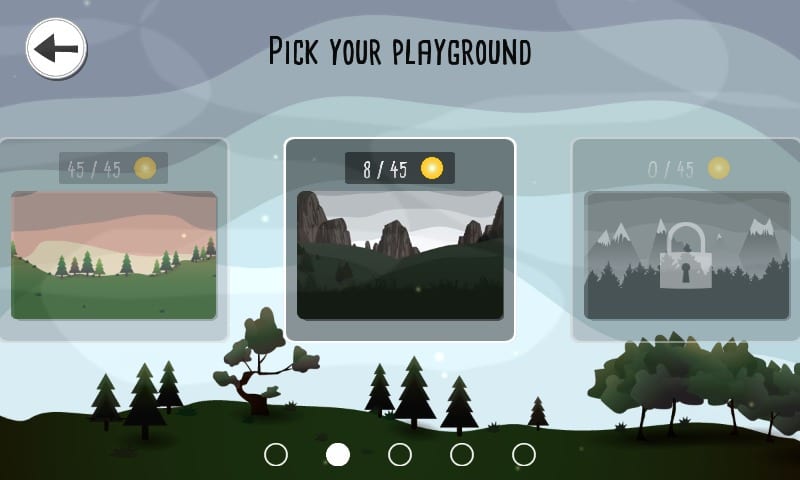Select the filled second page dot

click(338, 454)
